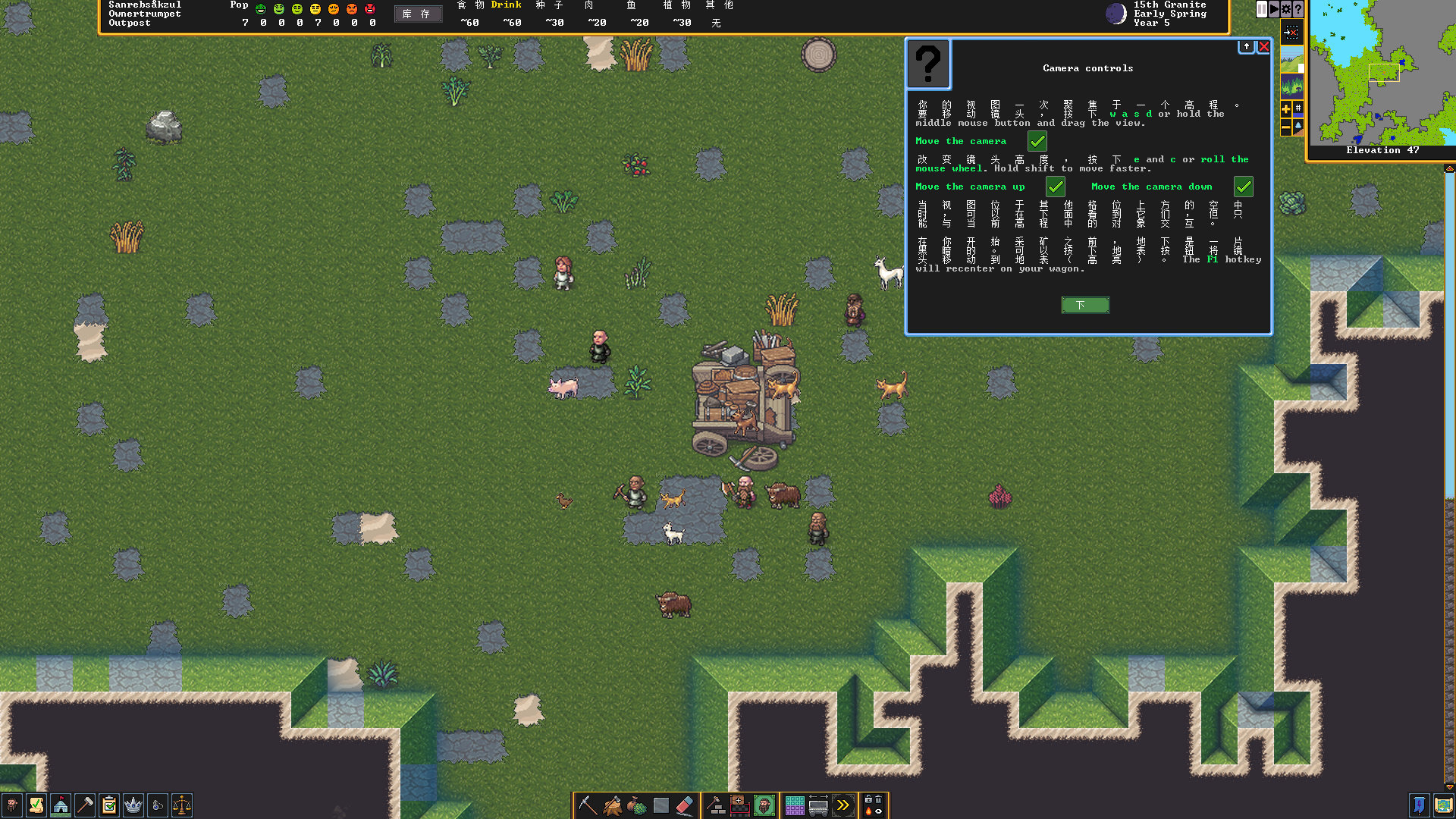
Task: Click the world minimap
Action: click(1382, 72)
